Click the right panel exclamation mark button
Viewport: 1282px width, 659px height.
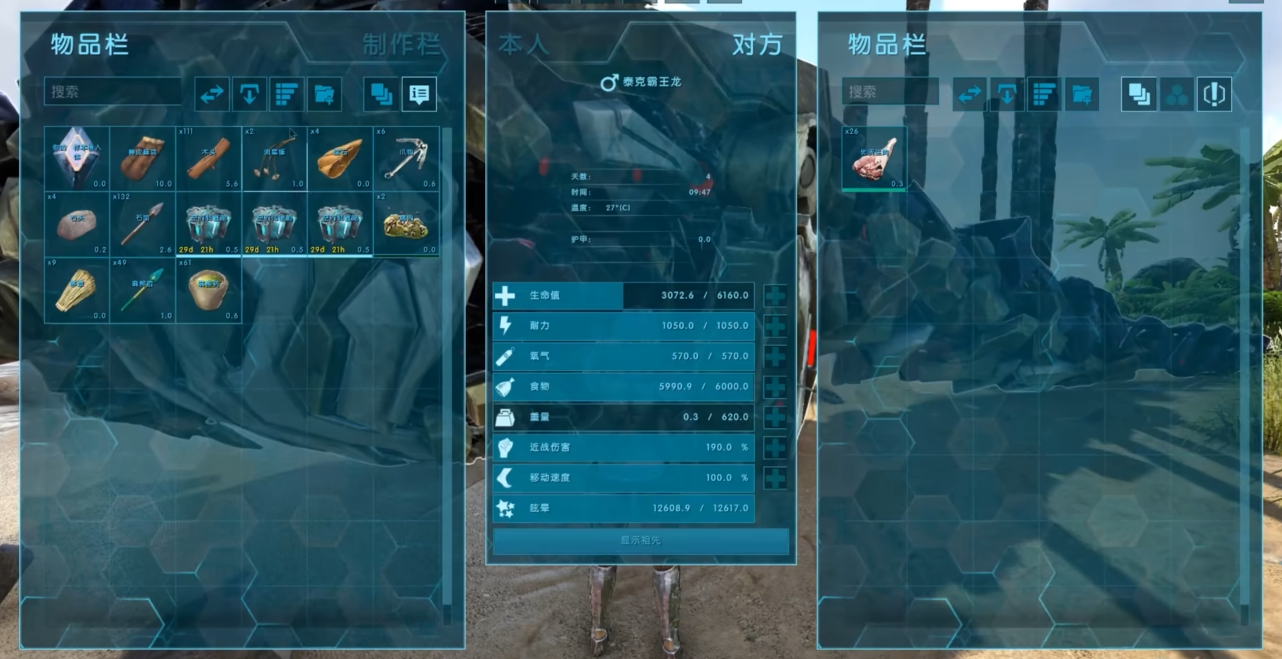pyautogui.click(x=1214, y=94)
